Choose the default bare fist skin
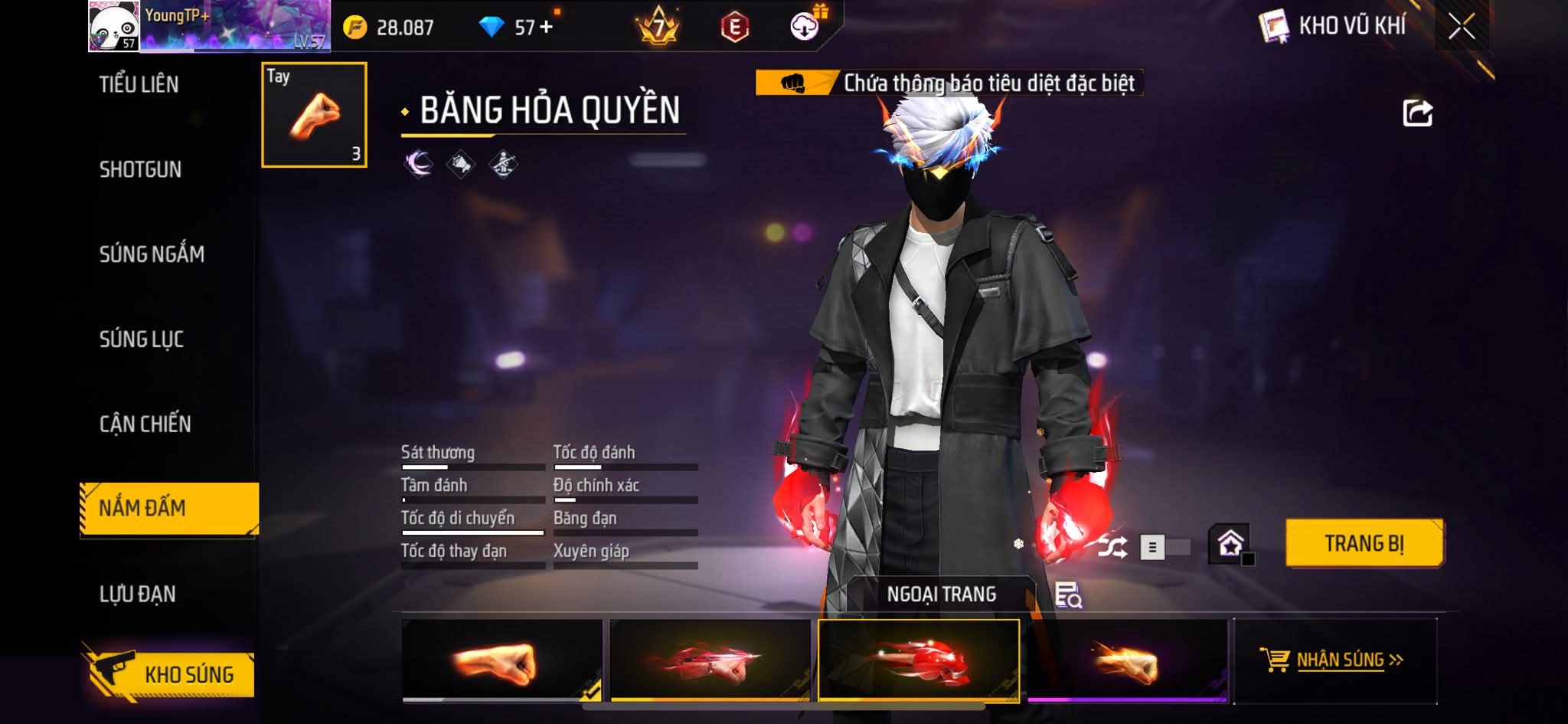 point(501,660)
